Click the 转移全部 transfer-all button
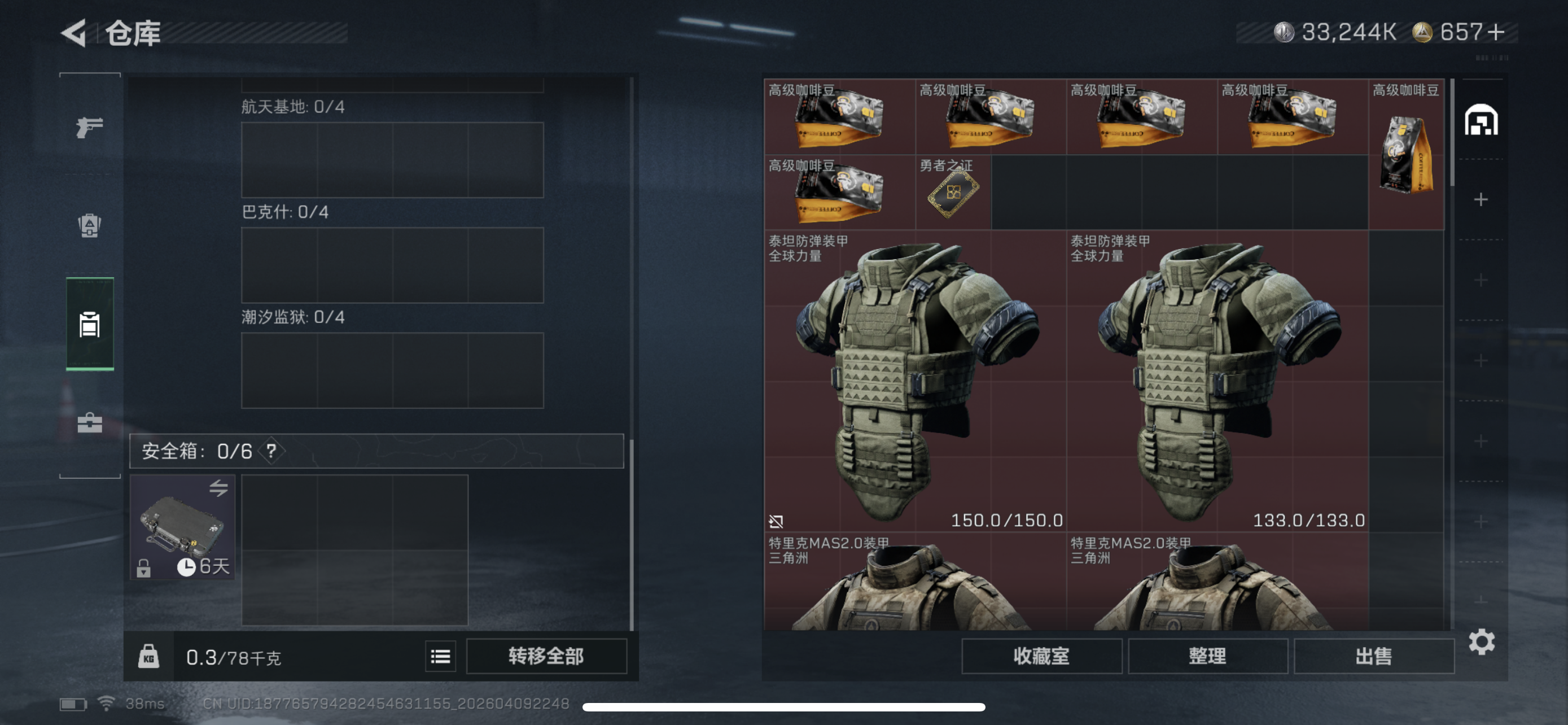This screenshot has width=1568, height=725. pyautogui.click(x=546, y=656)
